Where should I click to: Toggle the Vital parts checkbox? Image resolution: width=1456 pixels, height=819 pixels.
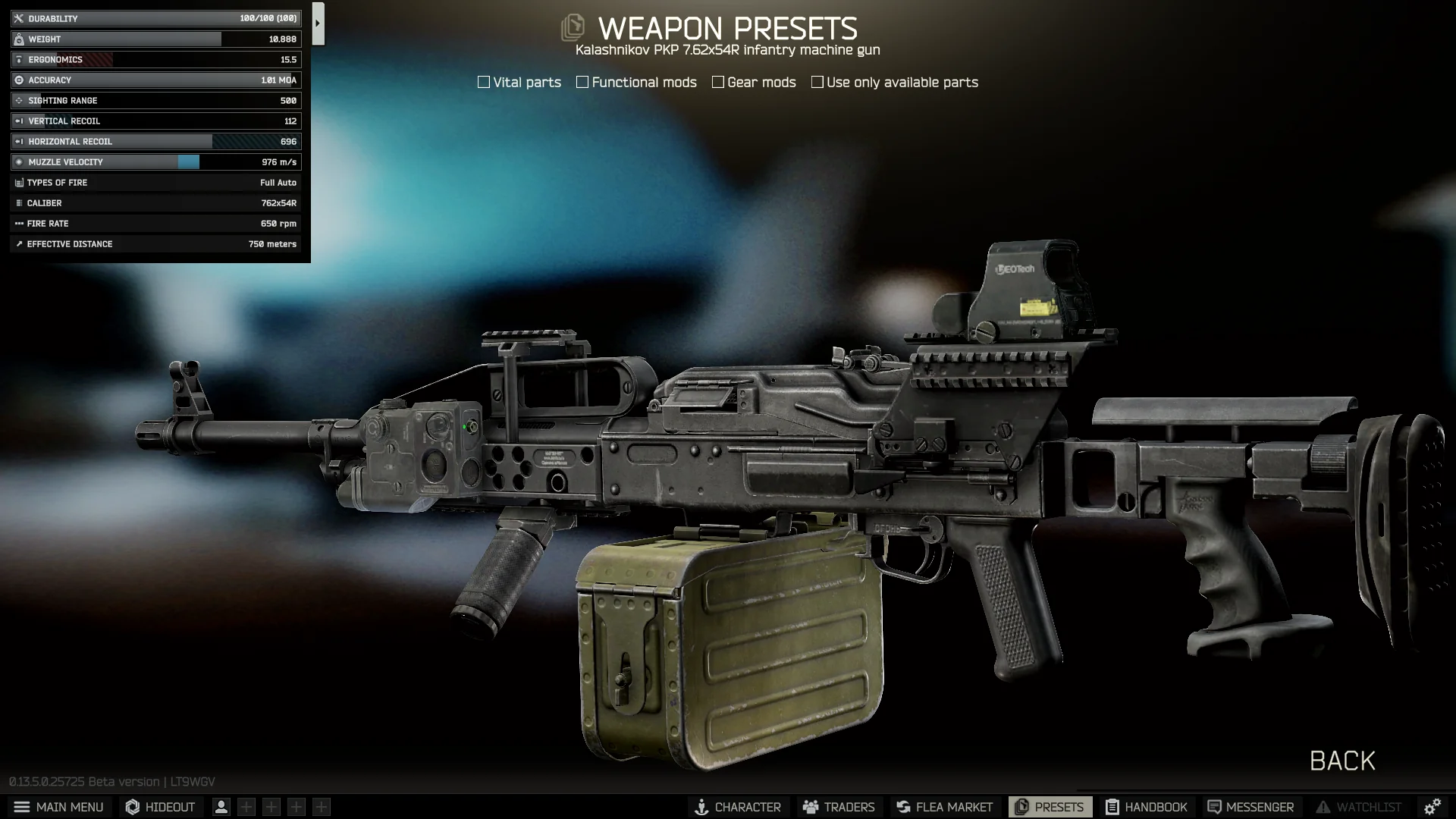[x=484, y=82]
